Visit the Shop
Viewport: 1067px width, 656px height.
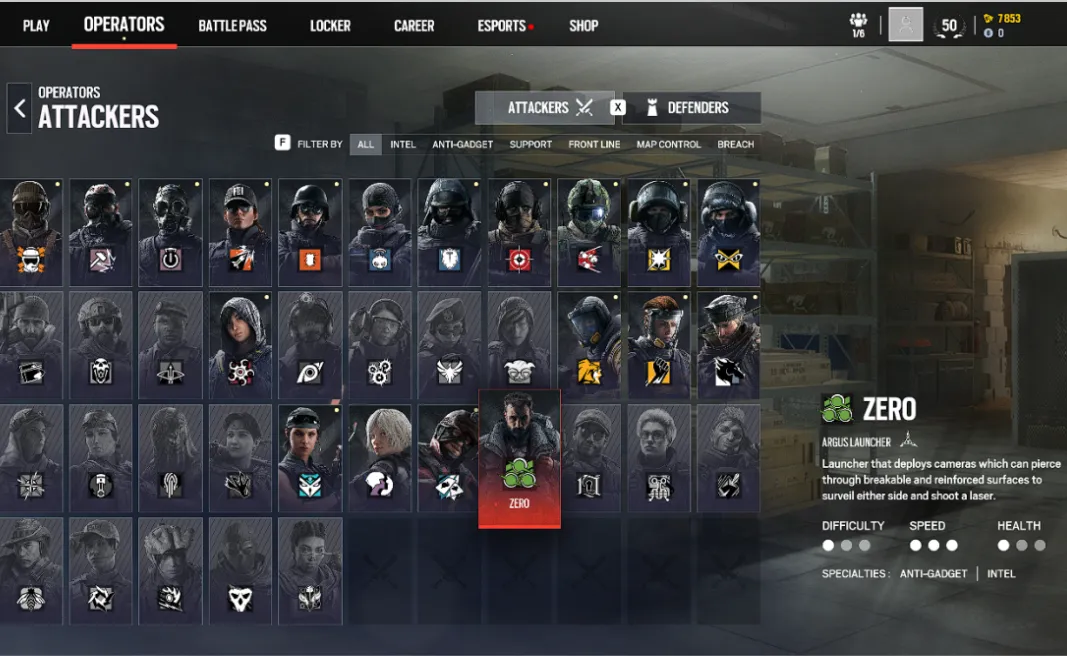(583, 25)
